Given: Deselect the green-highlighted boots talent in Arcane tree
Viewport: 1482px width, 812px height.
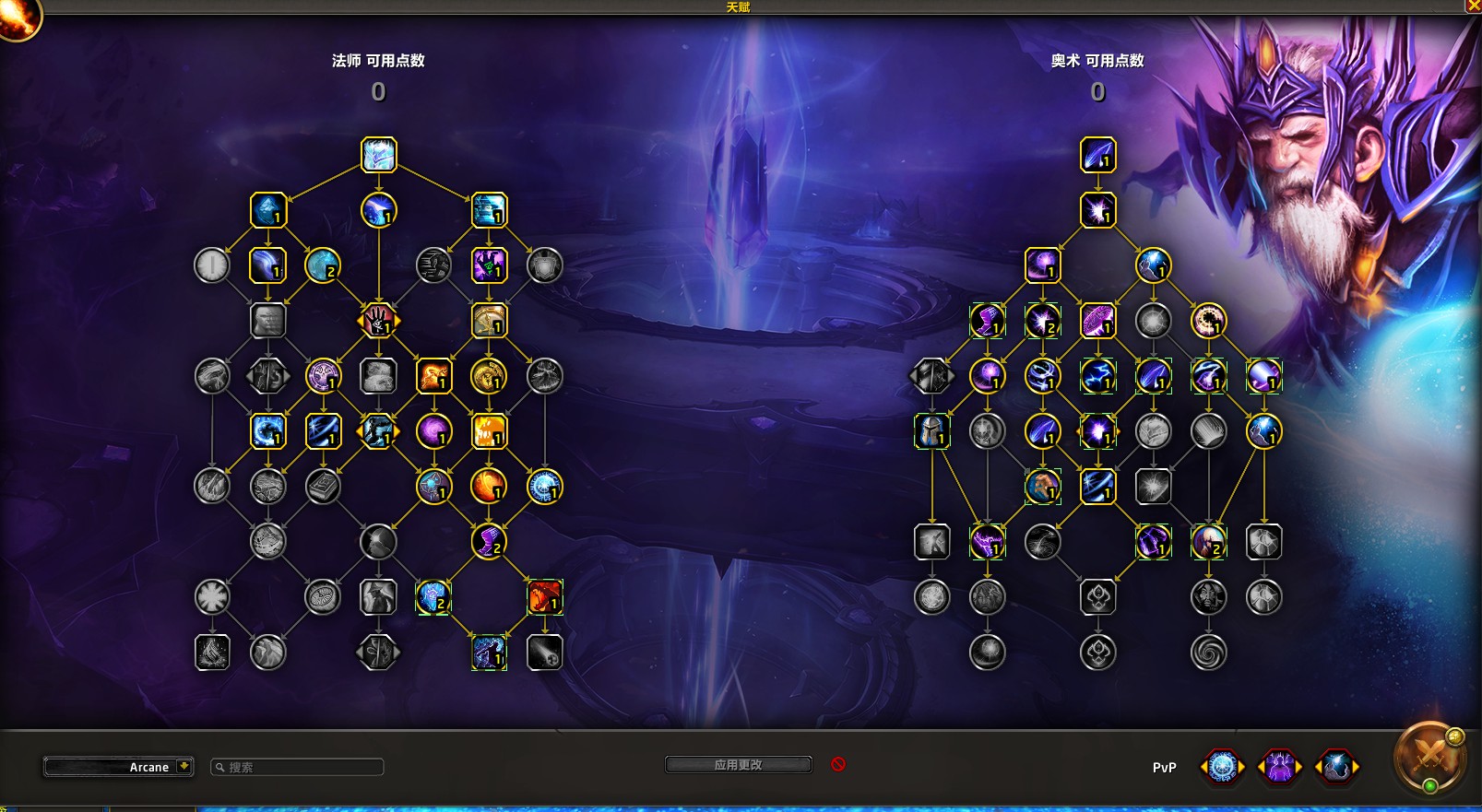Looking at the screenshot, I should (x=987, y=321).
